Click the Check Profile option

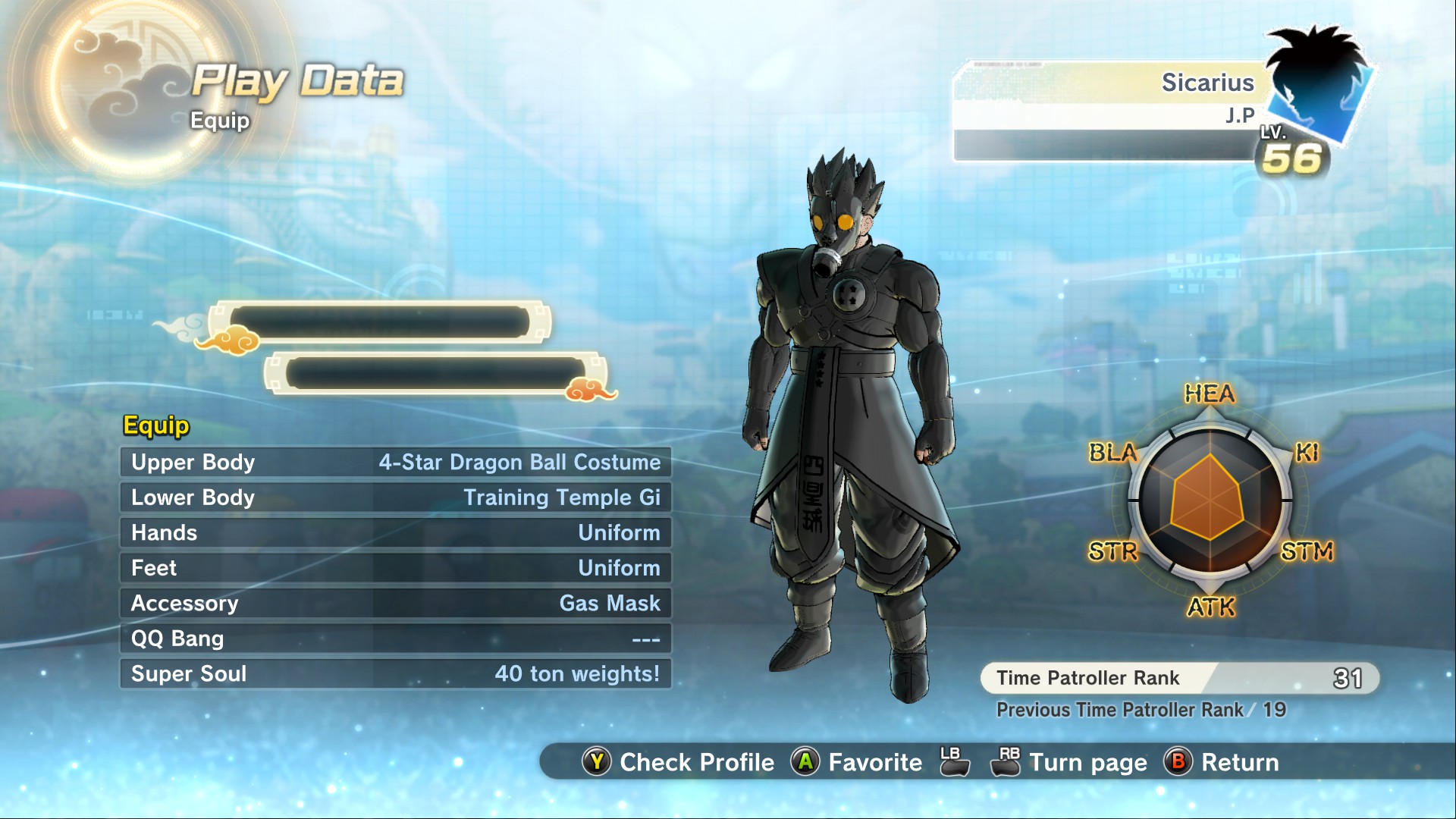[x=679, y=762]
